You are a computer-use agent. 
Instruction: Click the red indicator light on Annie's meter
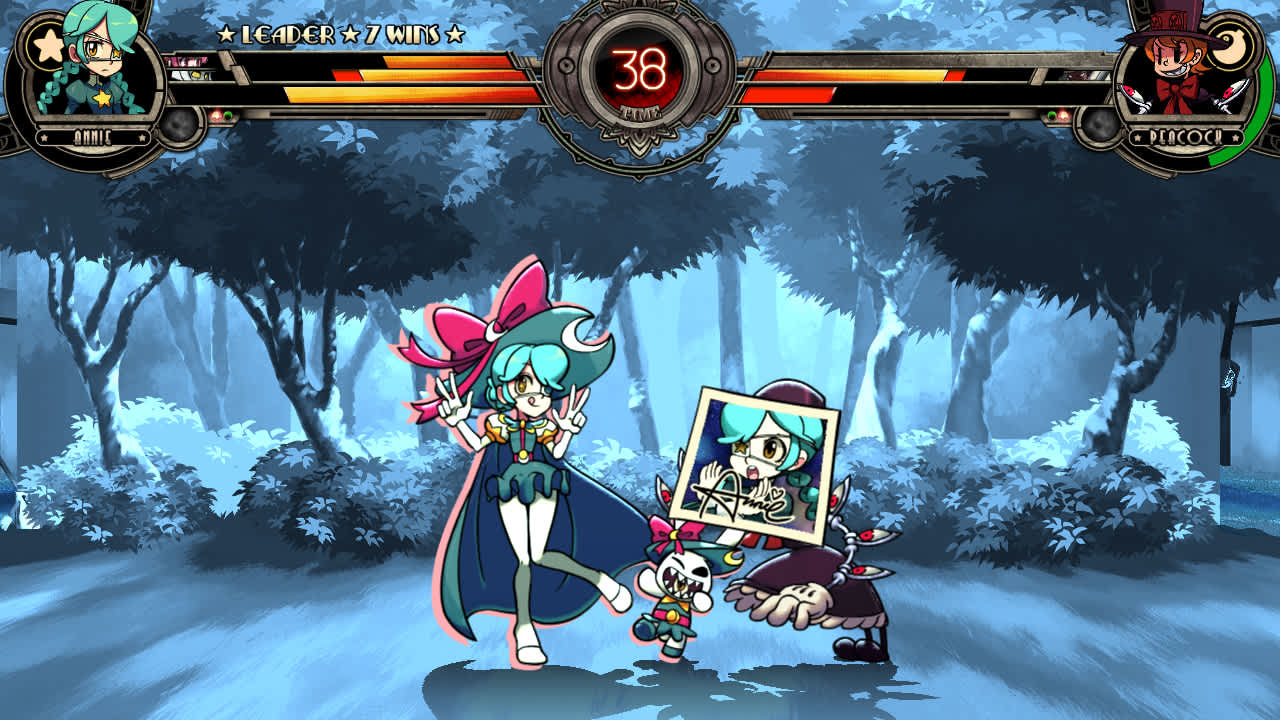216,115
